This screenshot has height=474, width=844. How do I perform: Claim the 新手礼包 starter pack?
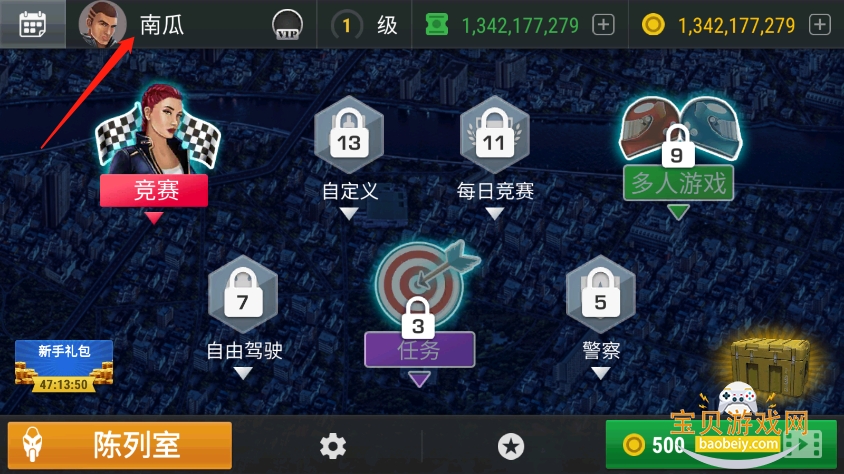(64, 365)
